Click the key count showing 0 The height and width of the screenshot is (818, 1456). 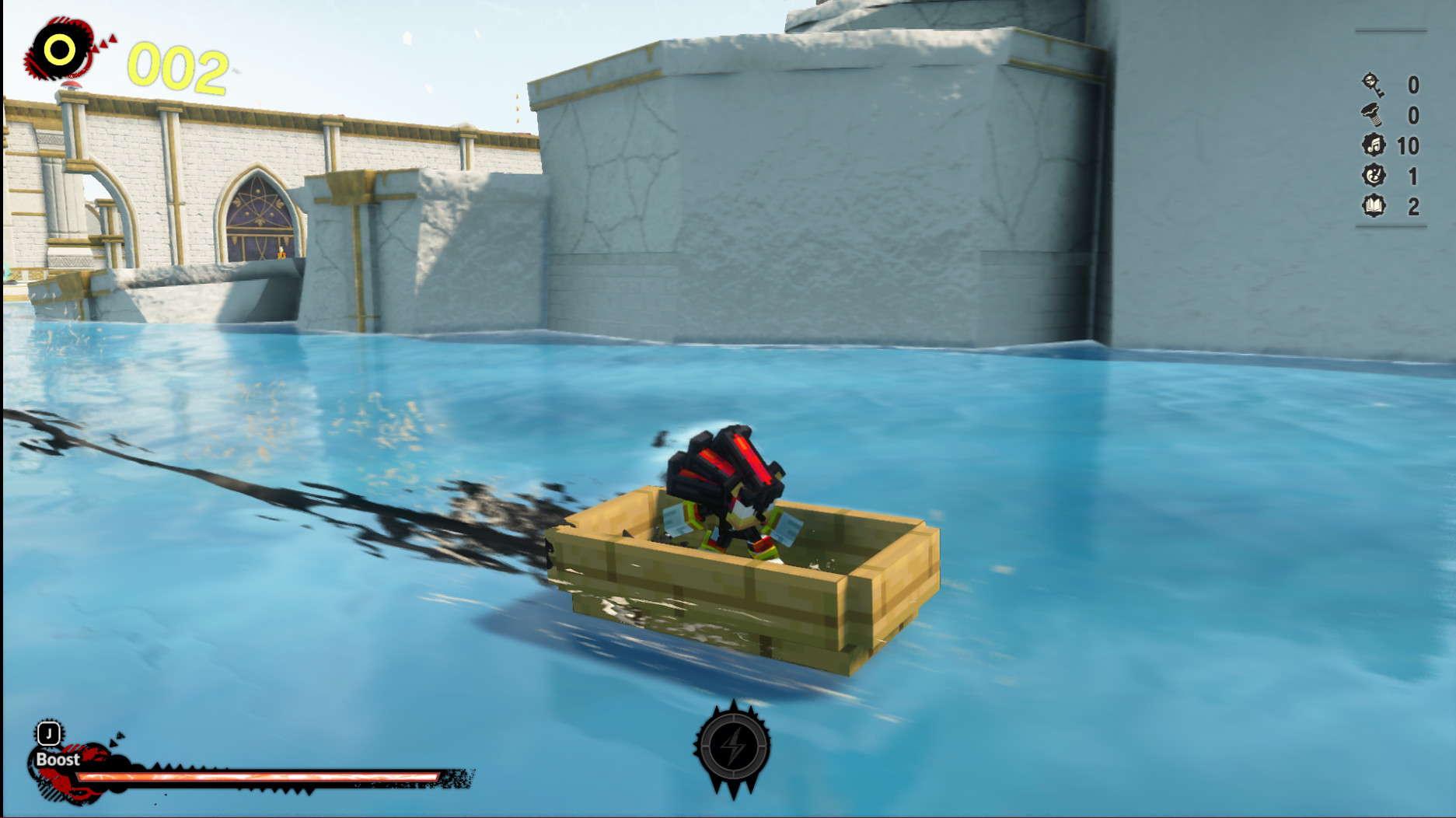point(1412,86)
